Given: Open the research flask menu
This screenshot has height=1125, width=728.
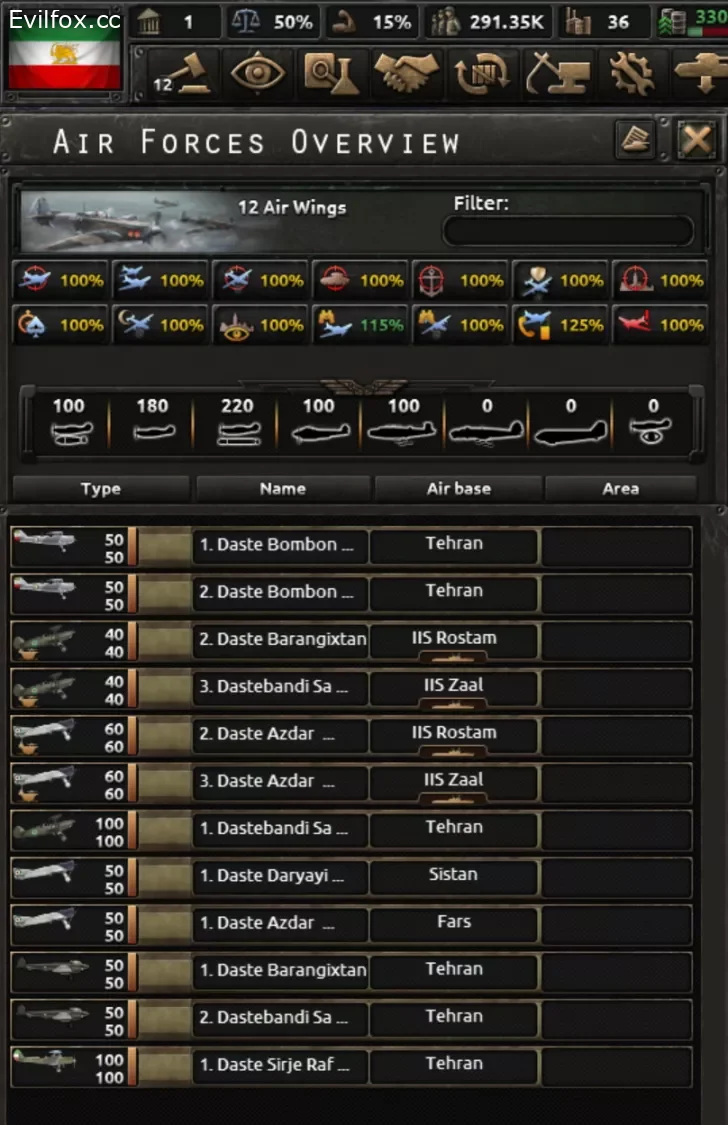Looking at the screenshot, I should [x=332, y=75].
